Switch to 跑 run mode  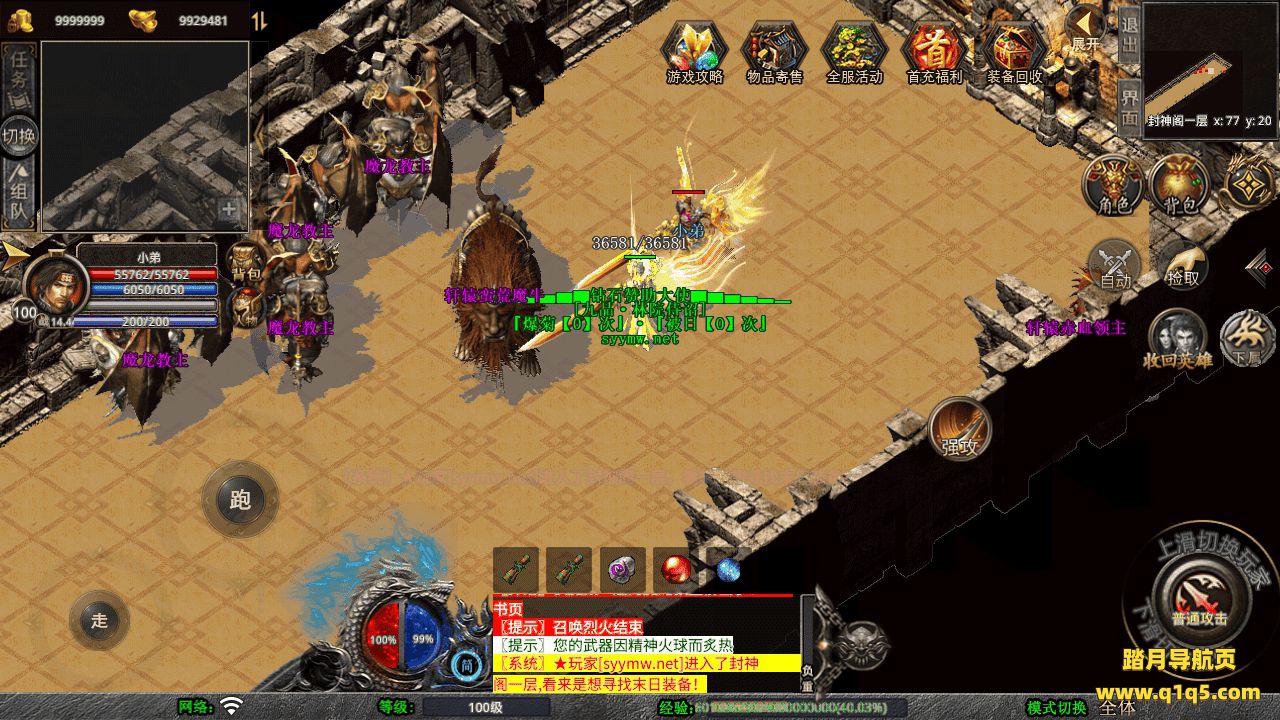tap(240, 499)
